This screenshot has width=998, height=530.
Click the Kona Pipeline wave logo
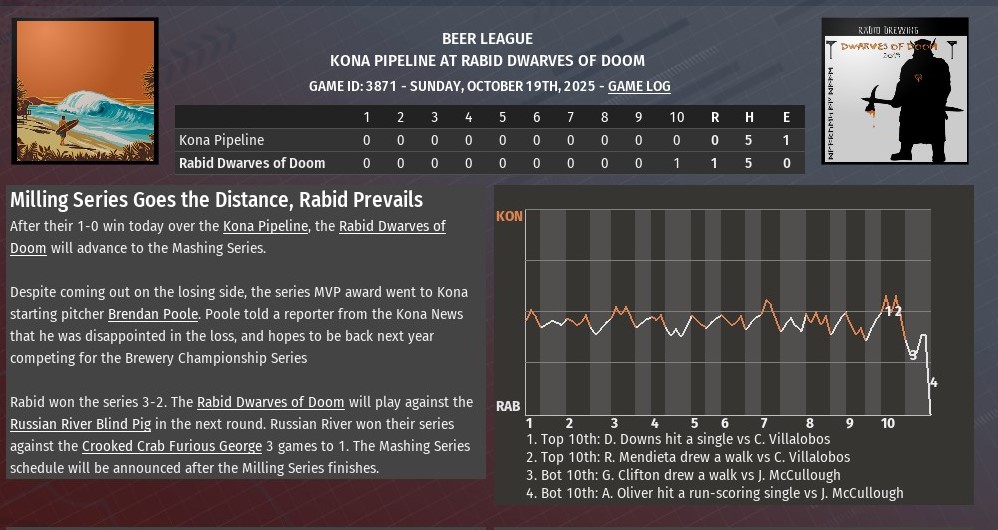pos(85,91)
